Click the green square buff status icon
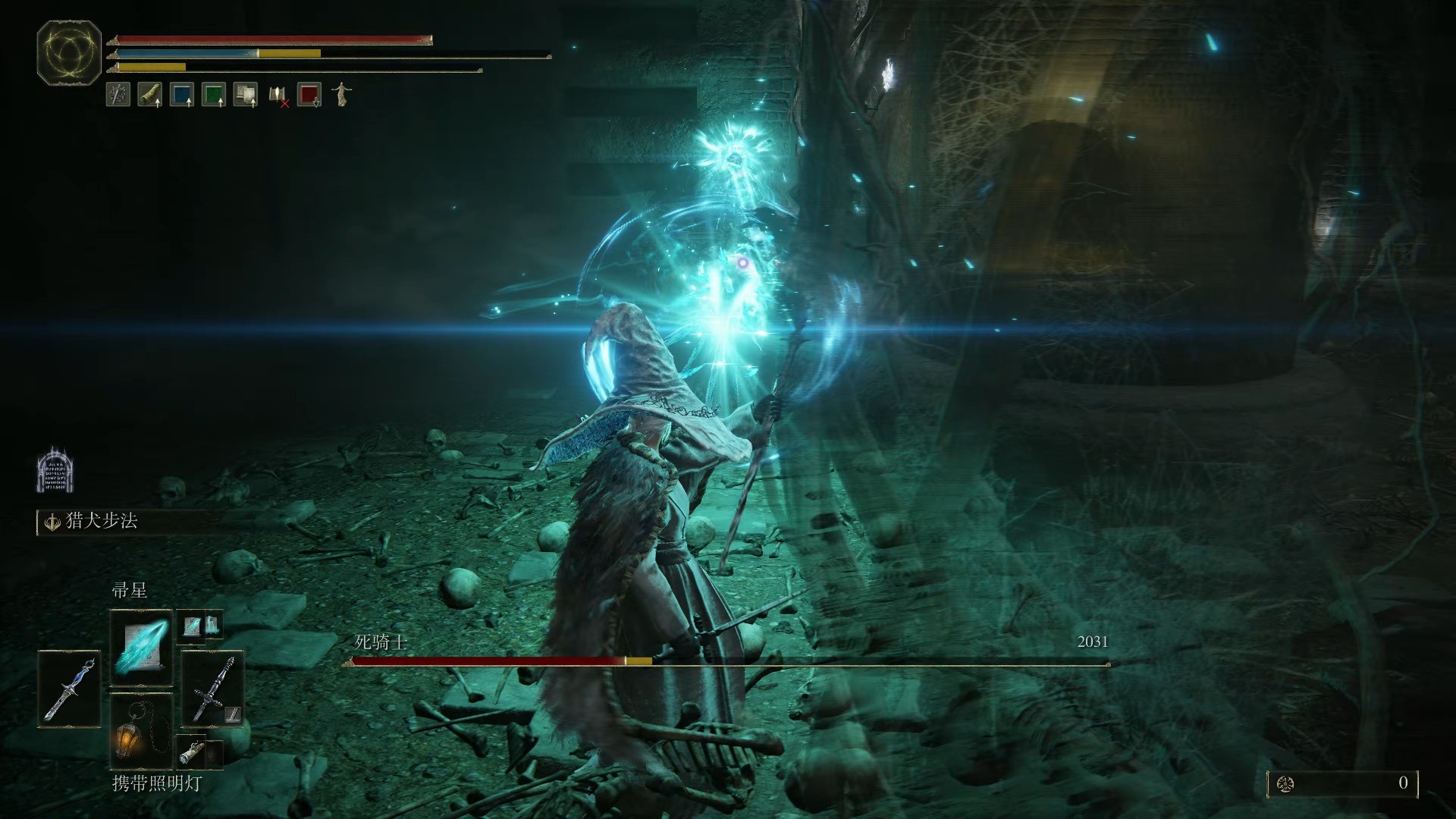The width and height of the screenshot is (1456, 819). pos(214,95)
